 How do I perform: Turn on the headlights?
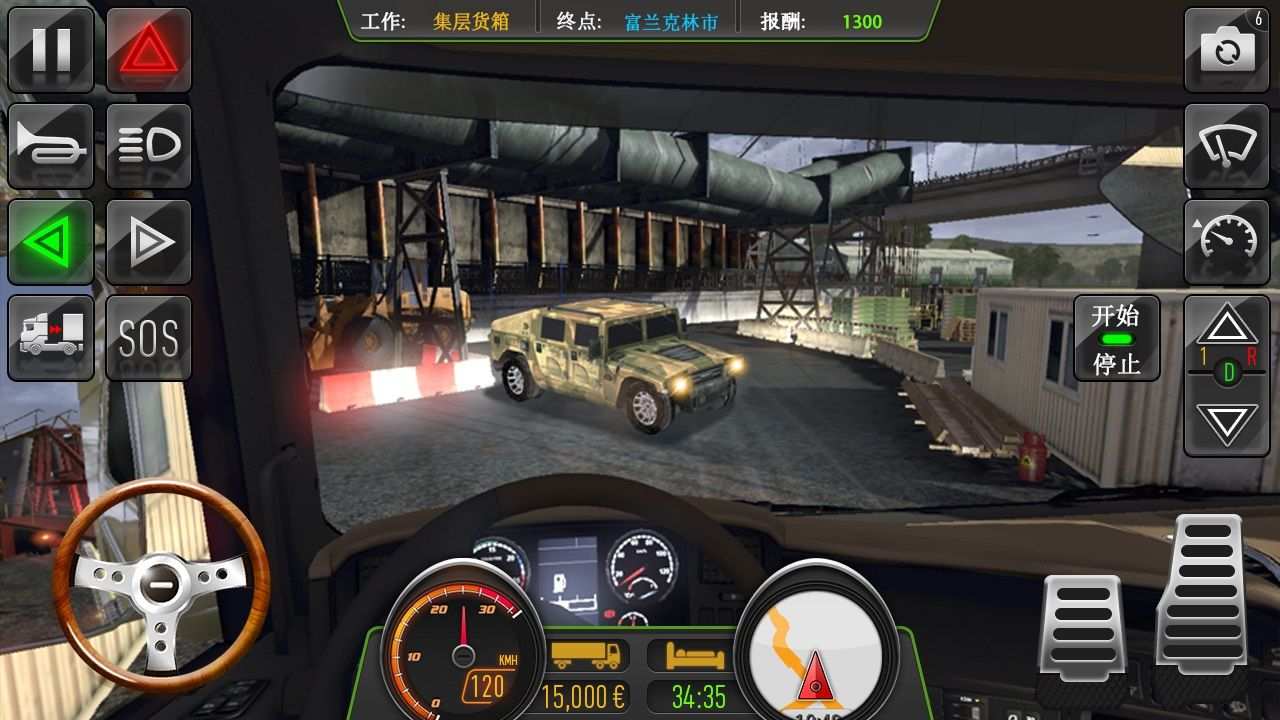coord(146,145)
